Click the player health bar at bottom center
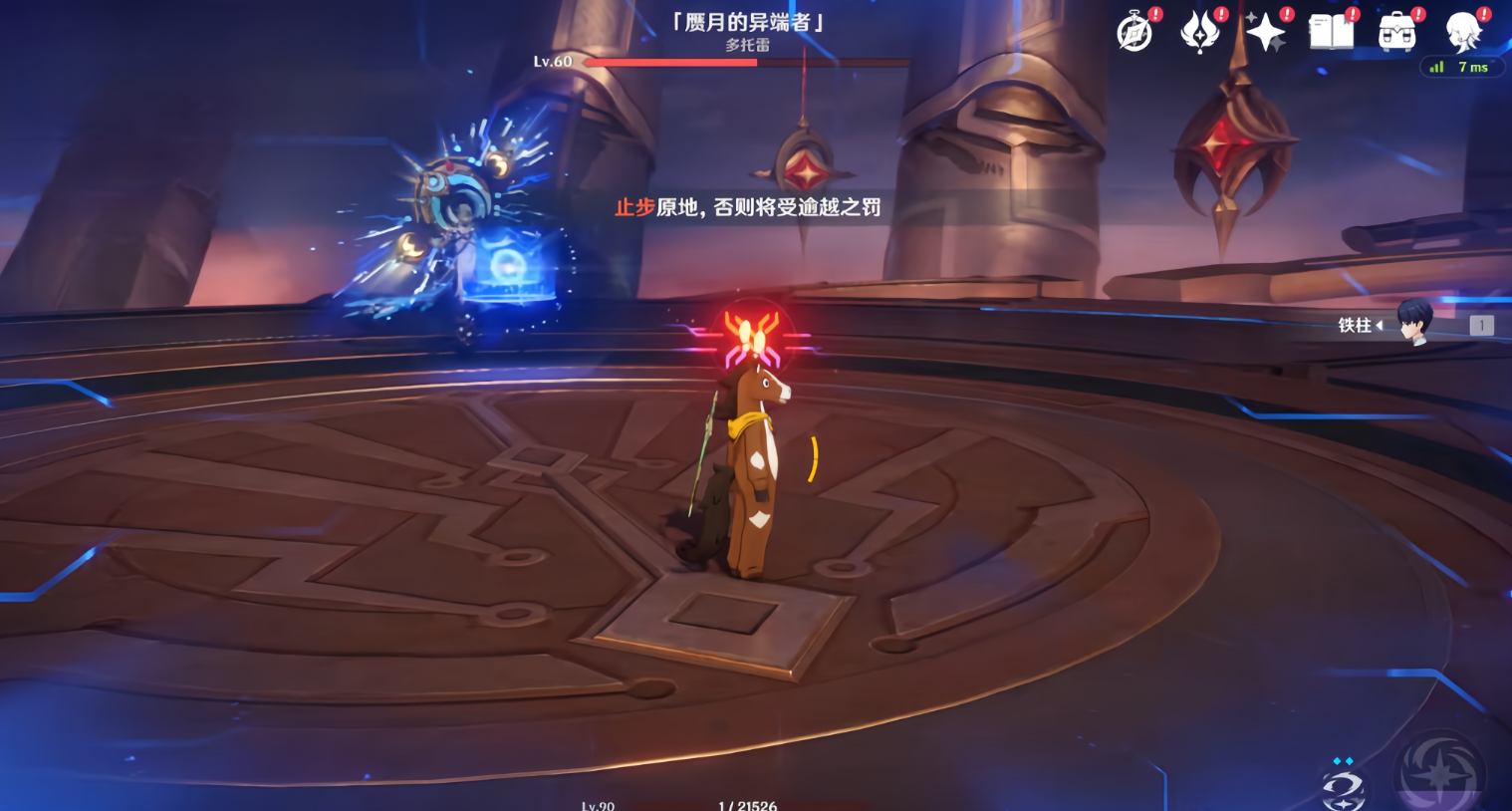The image size is (1512, 811). (747, 807)
